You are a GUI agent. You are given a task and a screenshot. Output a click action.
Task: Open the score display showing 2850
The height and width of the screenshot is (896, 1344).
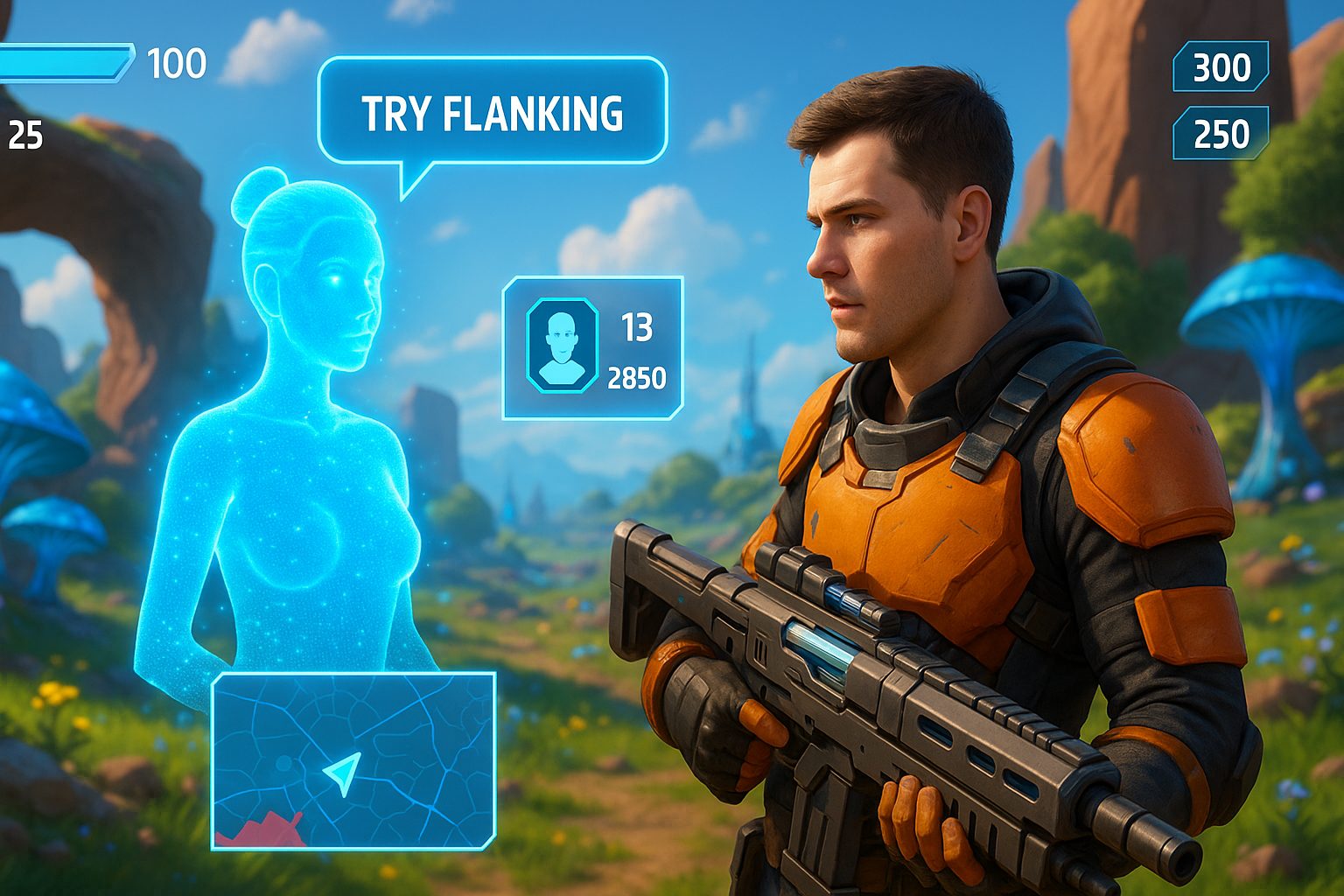640,378
